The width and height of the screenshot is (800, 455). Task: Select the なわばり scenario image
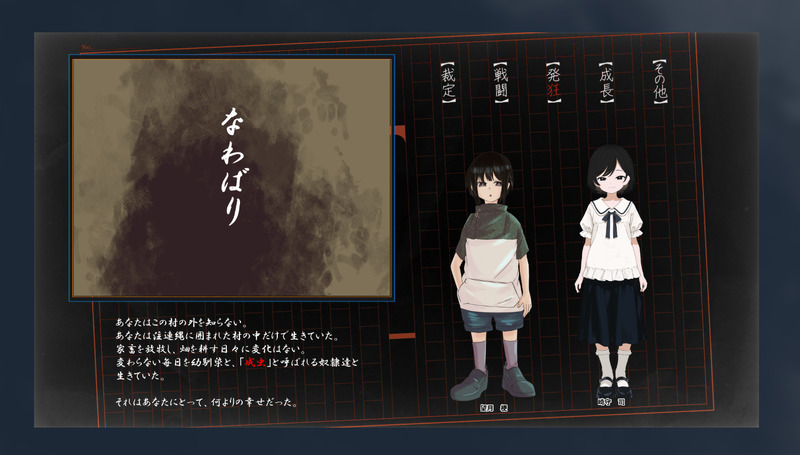(232, 177)
